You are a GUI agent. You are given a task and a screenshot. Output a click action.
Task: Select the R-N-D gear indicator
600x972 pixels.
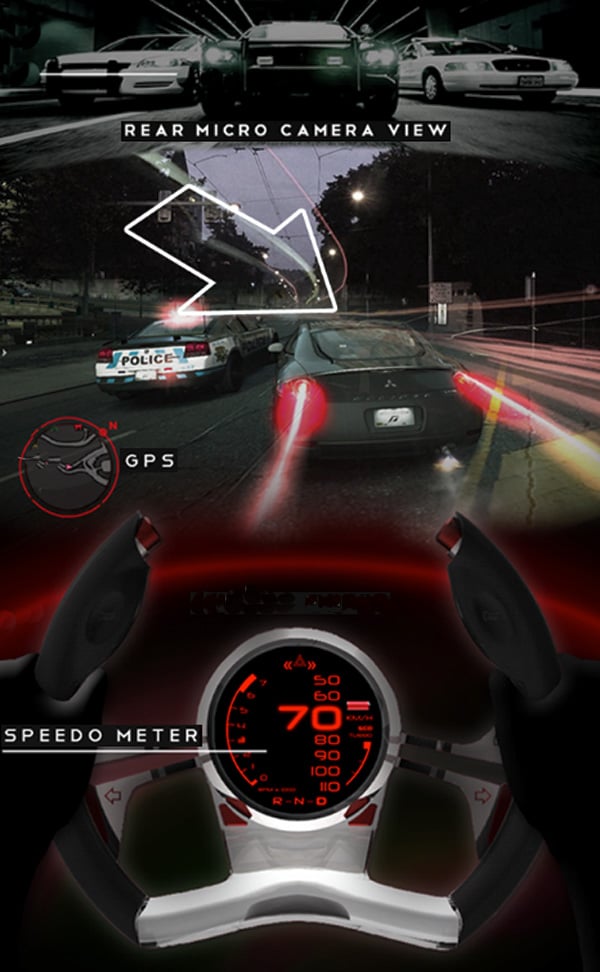click(x=299, y=801)
